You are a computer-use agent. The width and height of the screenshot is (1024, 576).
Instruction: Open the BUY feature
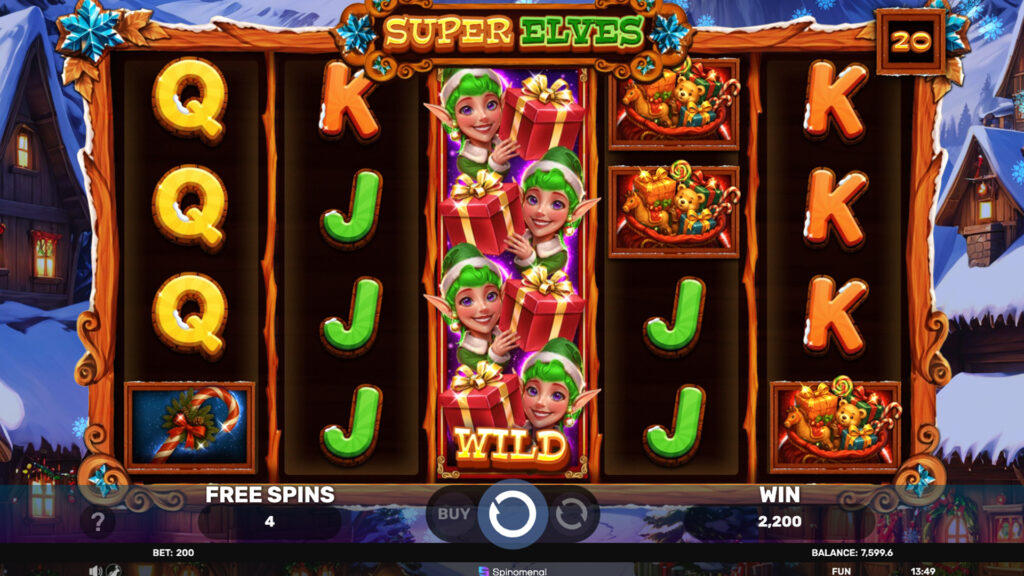click(453, 514)
